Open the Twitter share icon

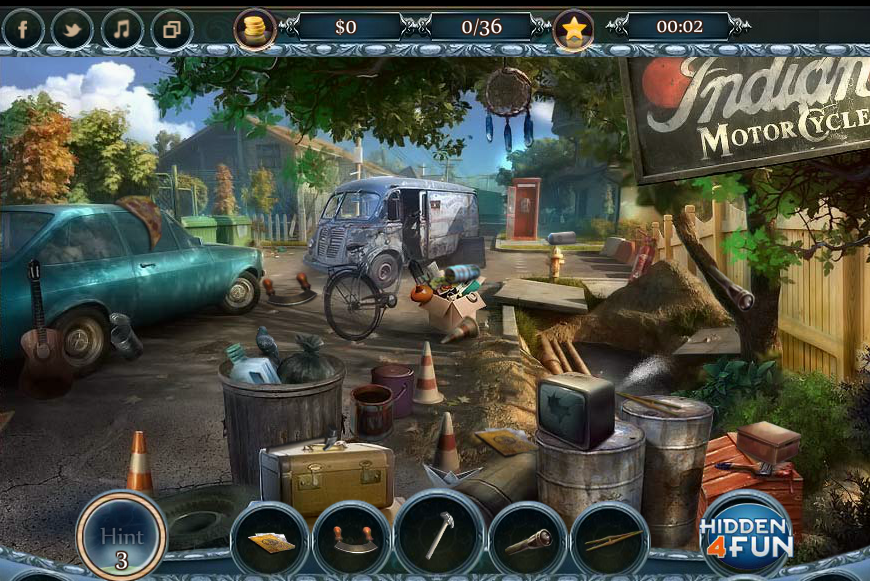[72, 29]
